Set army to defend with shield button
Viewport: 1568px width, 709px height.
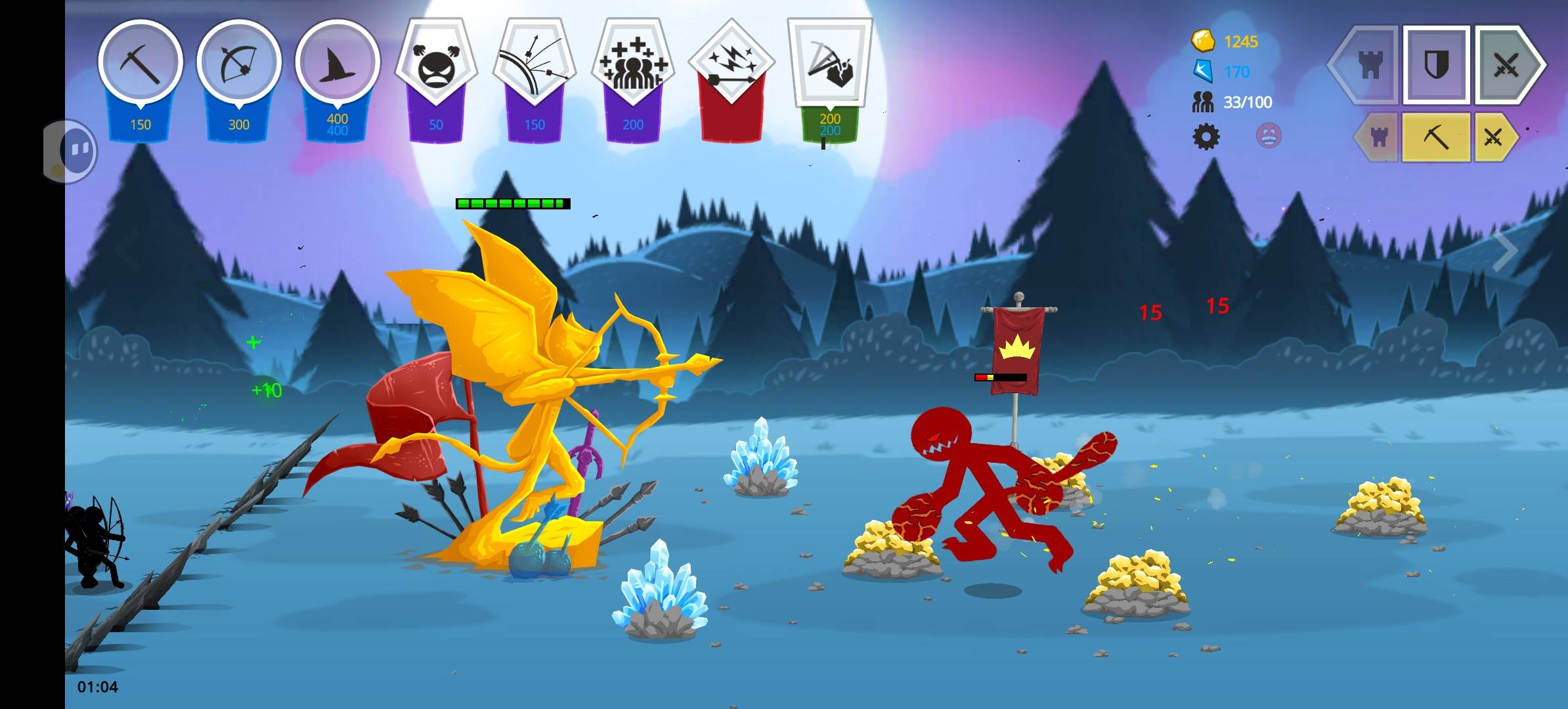[1436, 65]
